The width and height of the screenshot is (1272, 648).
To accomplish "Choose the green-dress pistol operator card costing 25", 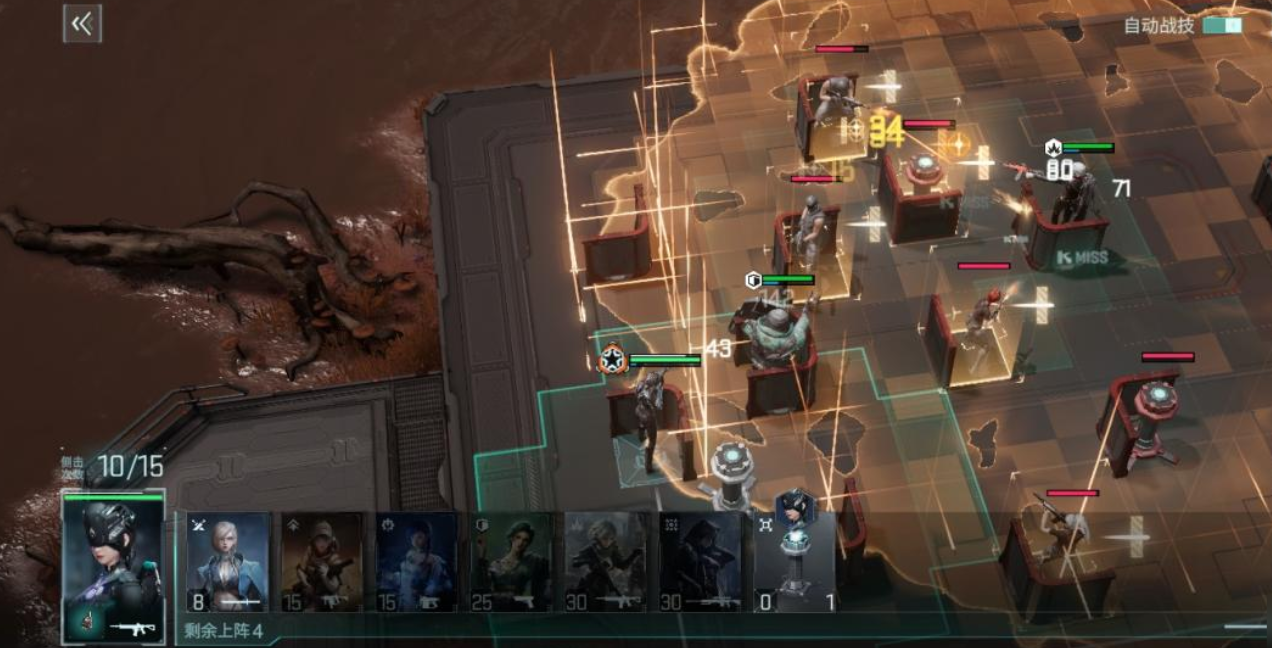I will (x=510, y=561).
